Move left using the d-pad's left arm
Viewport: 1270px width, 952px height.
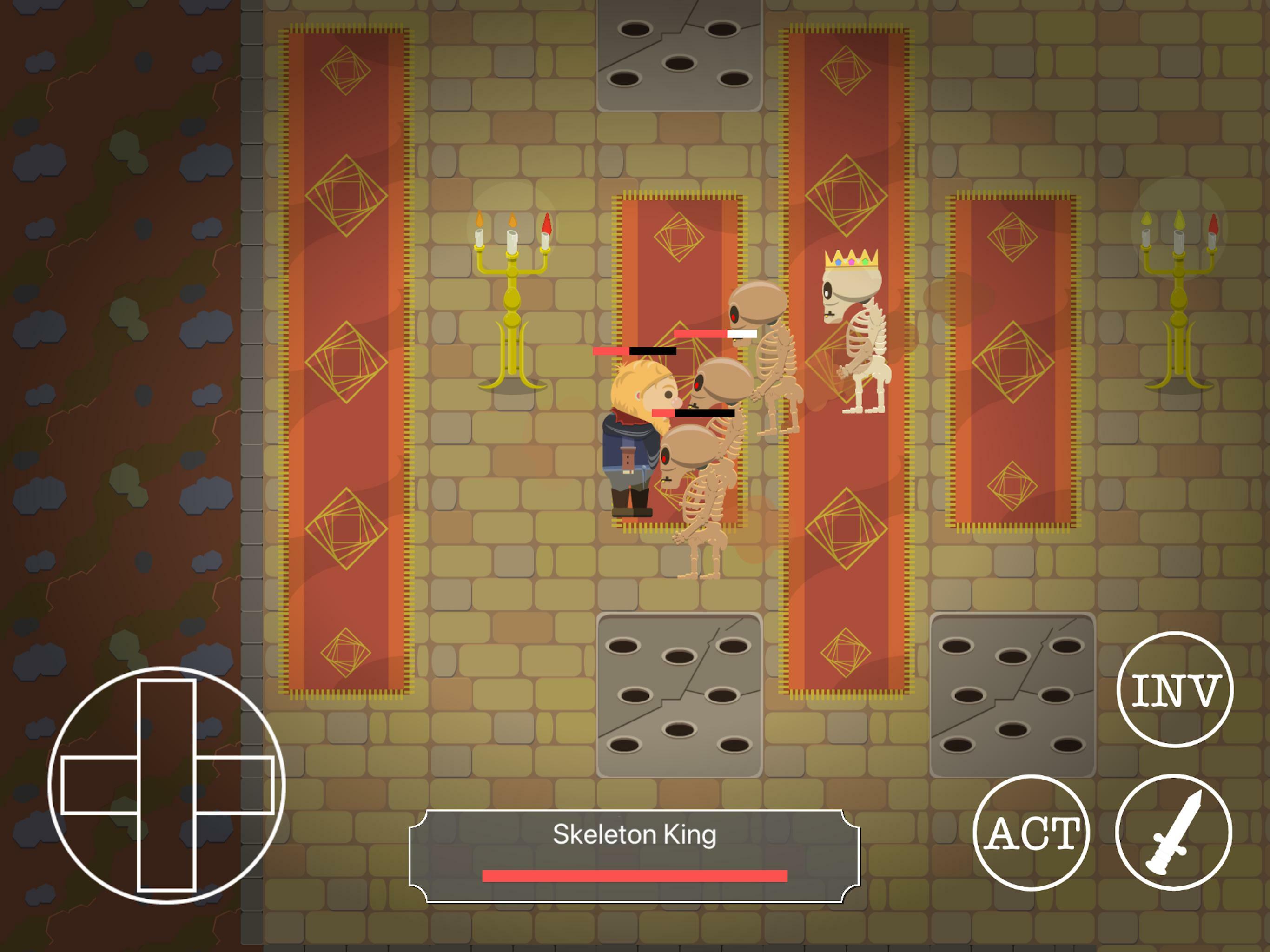pyautogui.click(x=99, y=785)
